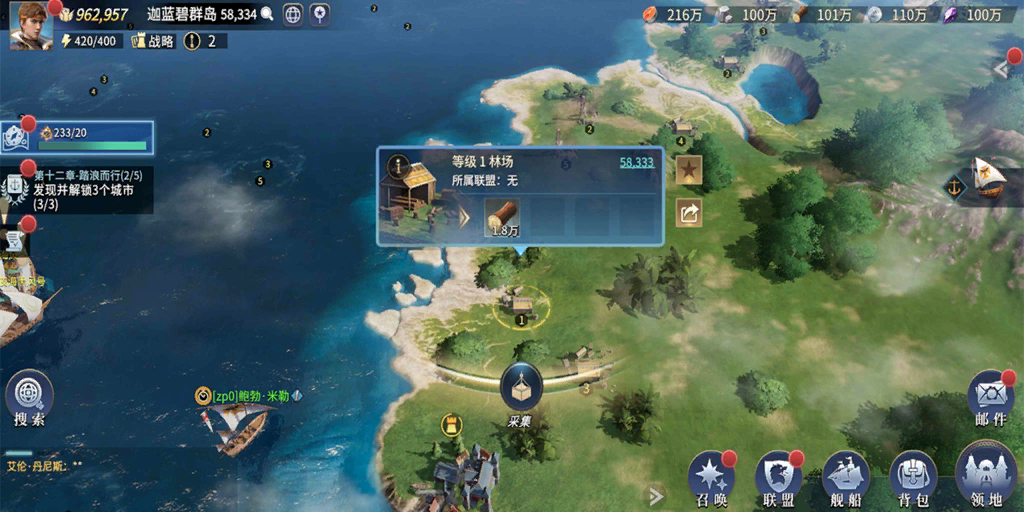Select the 233/20 progress panel

[82, 138]
